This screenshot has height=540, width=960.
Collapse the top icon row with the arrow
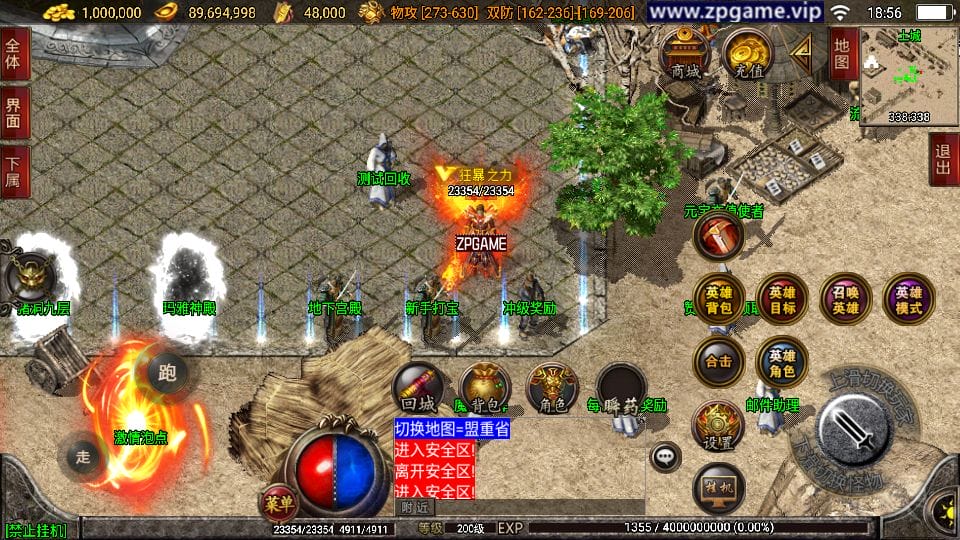click(x=802, y=50)
